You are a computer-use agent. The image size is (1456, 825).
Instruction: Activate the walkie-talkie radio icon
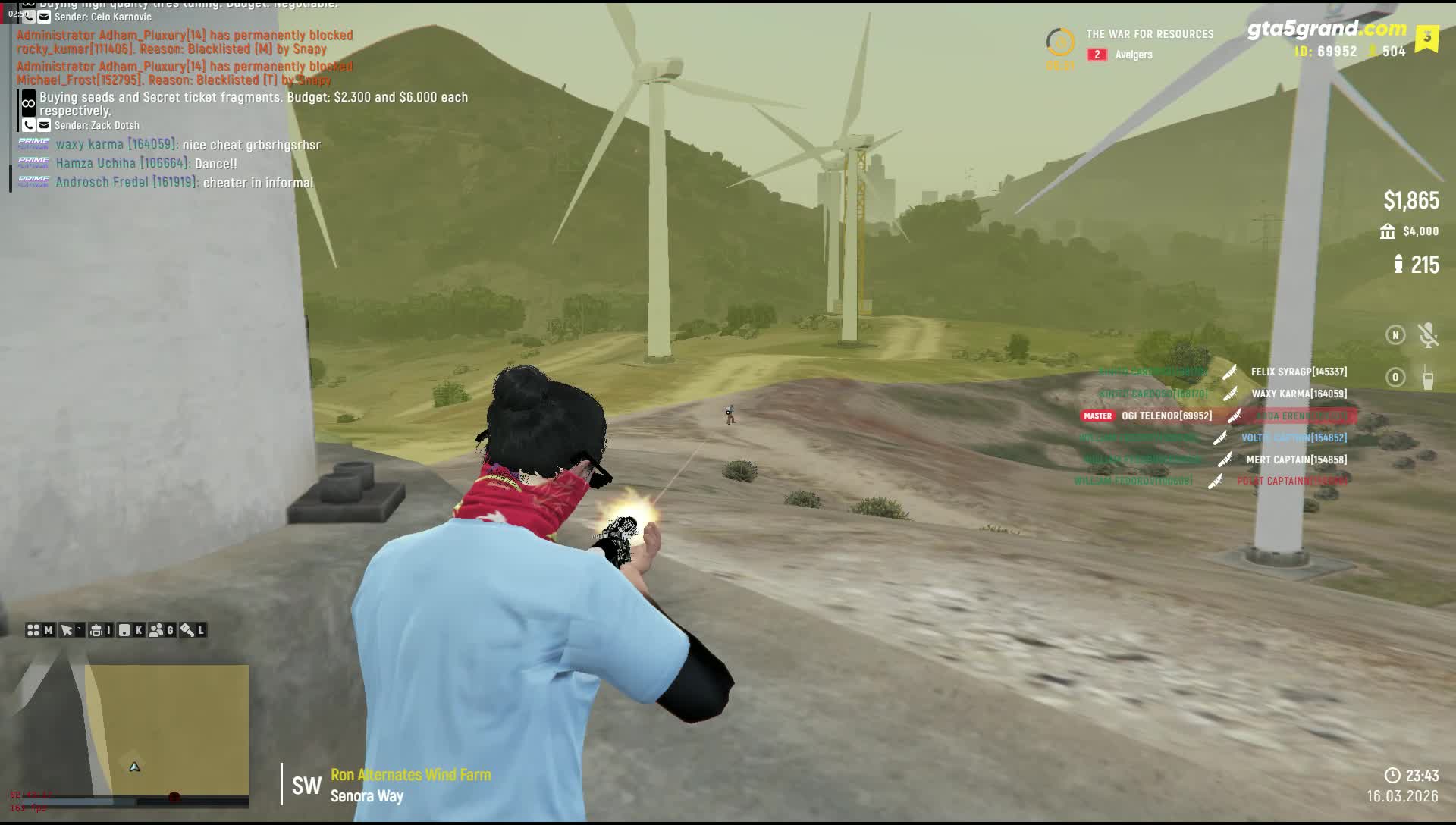1428,378
